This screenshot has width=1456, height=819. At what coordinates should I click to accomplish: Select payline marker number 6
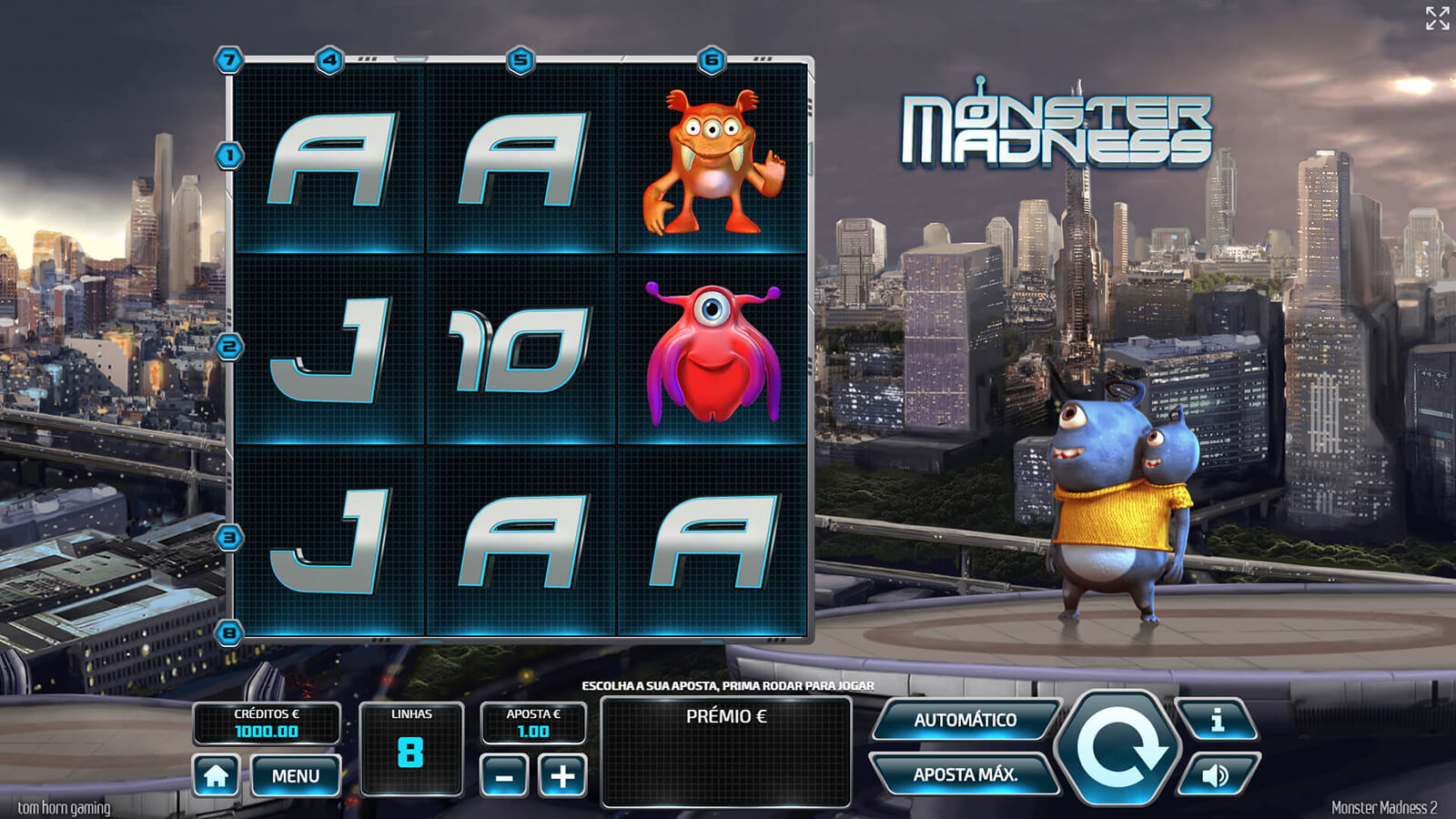tap(712, 61)
